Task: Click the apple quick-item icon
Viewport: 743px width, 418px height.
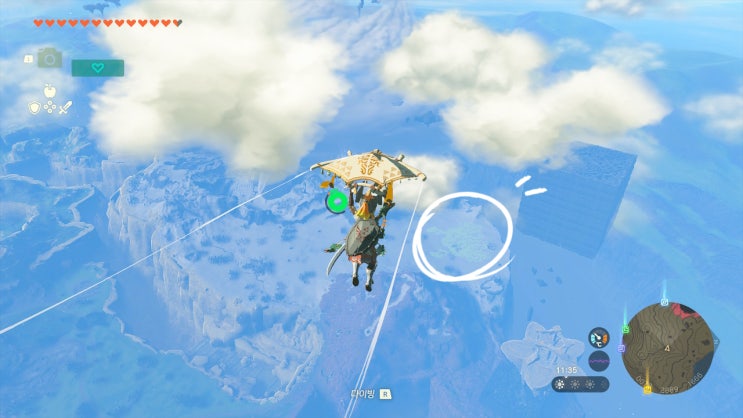Action: point(48,89)
